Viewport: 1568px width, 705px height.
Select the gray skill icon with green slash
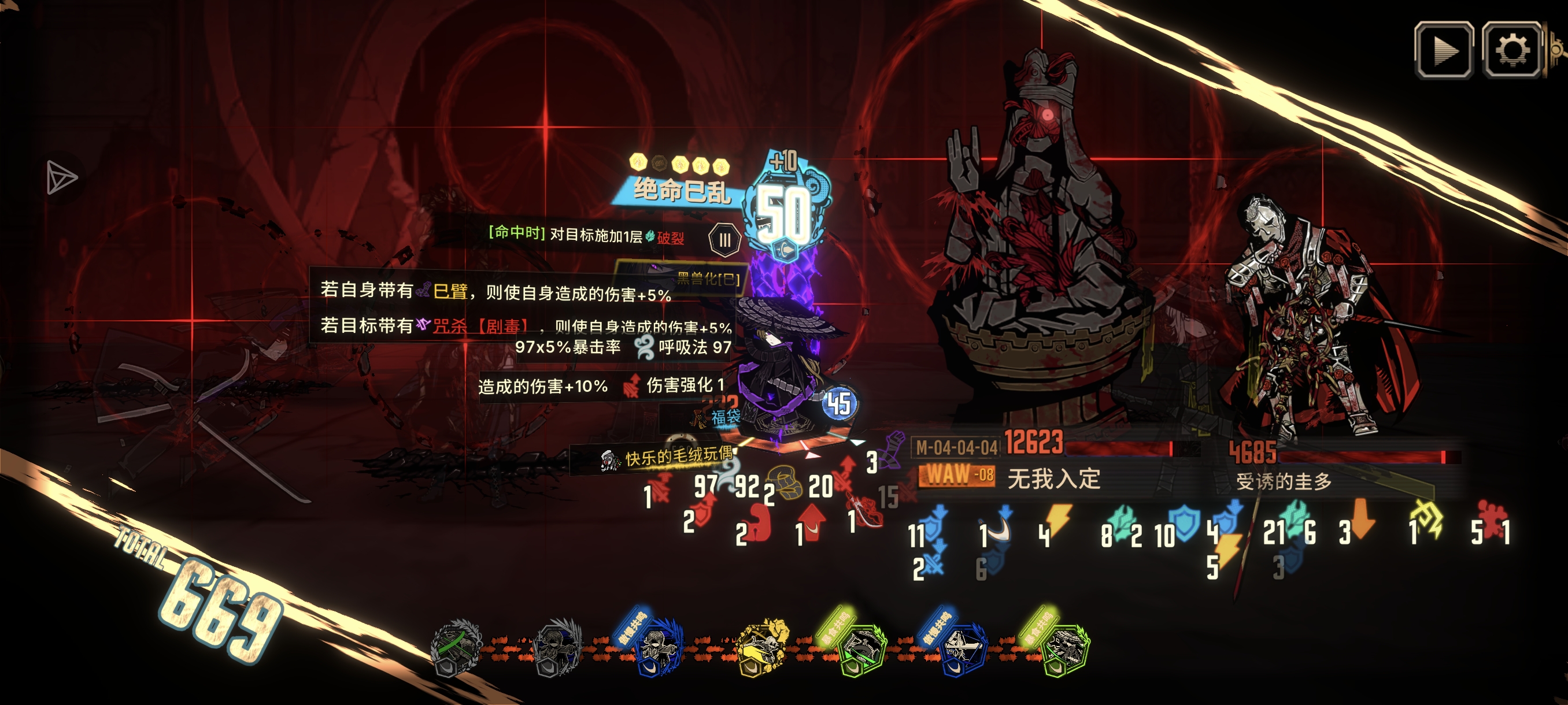tap(455, 648)
